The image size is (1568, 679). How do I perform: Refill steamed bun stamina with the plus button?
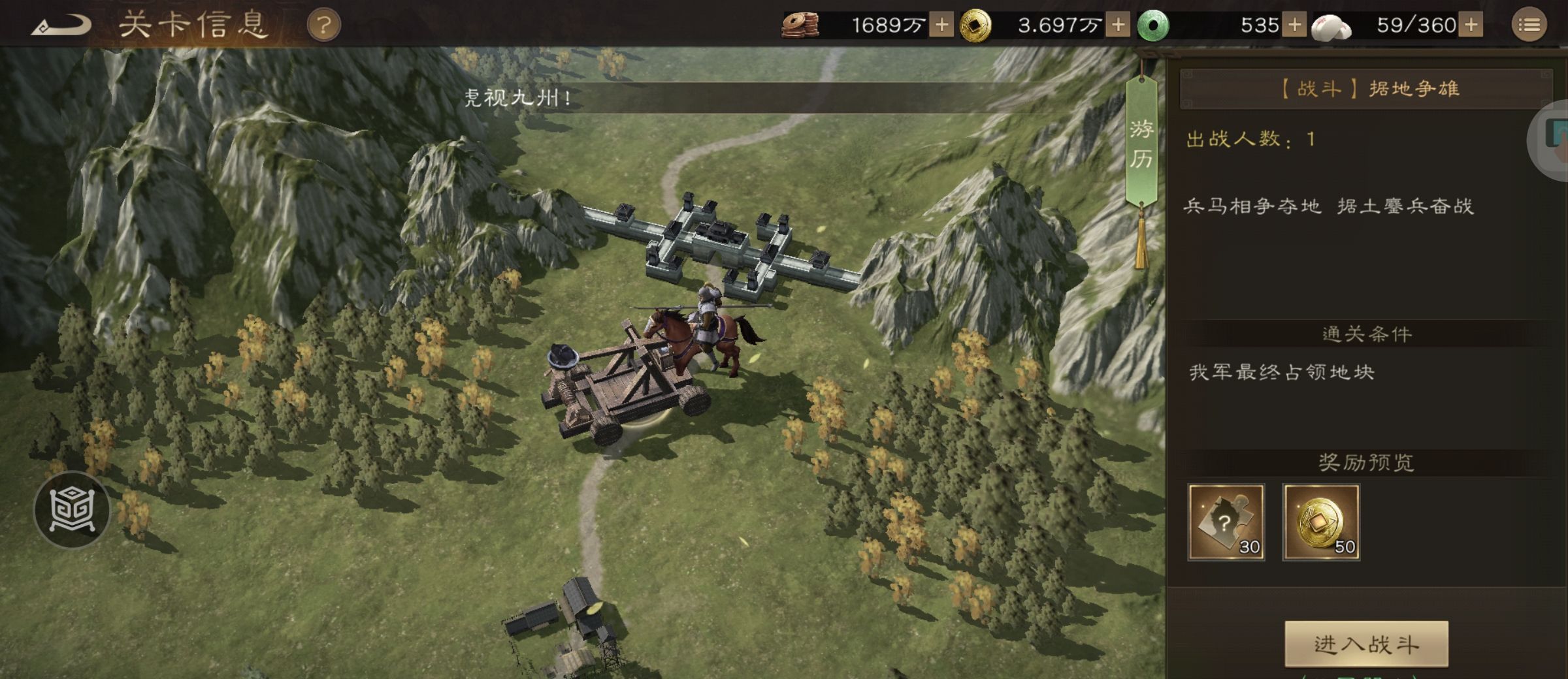(x=1471, y=25)
